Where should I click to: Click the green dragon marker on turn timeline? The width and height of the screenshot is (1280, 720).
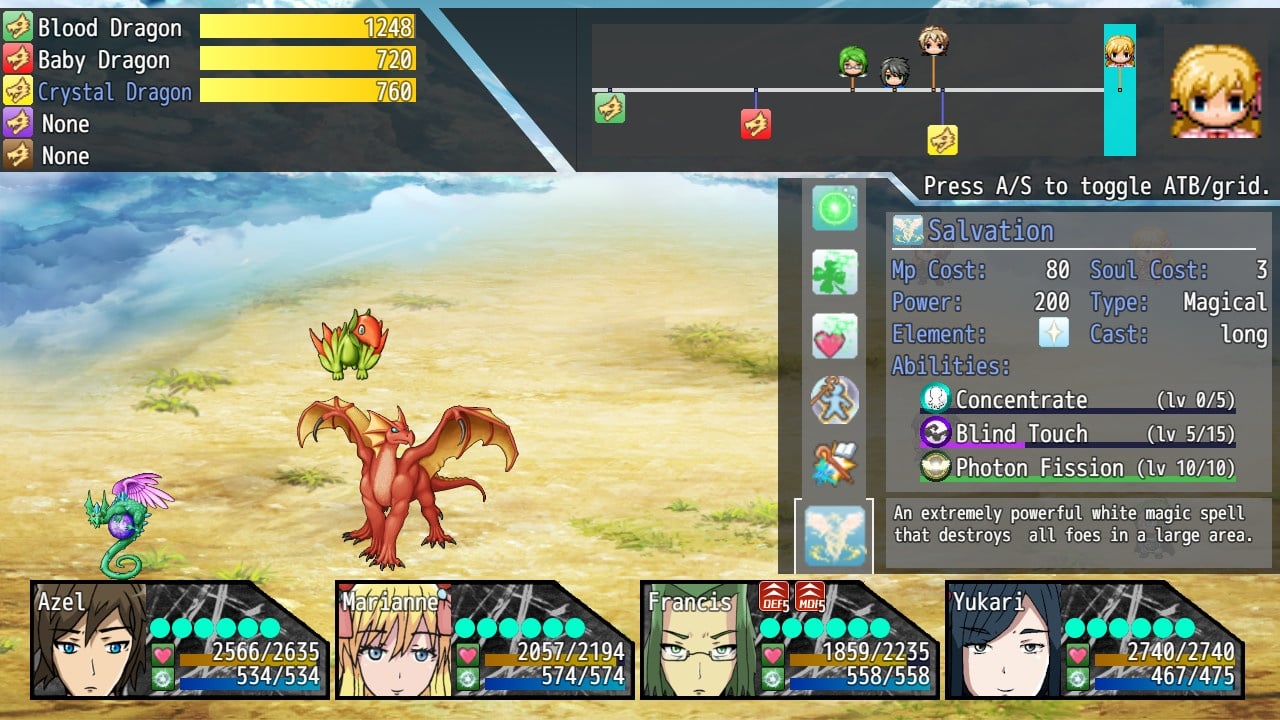coord(610,108)
